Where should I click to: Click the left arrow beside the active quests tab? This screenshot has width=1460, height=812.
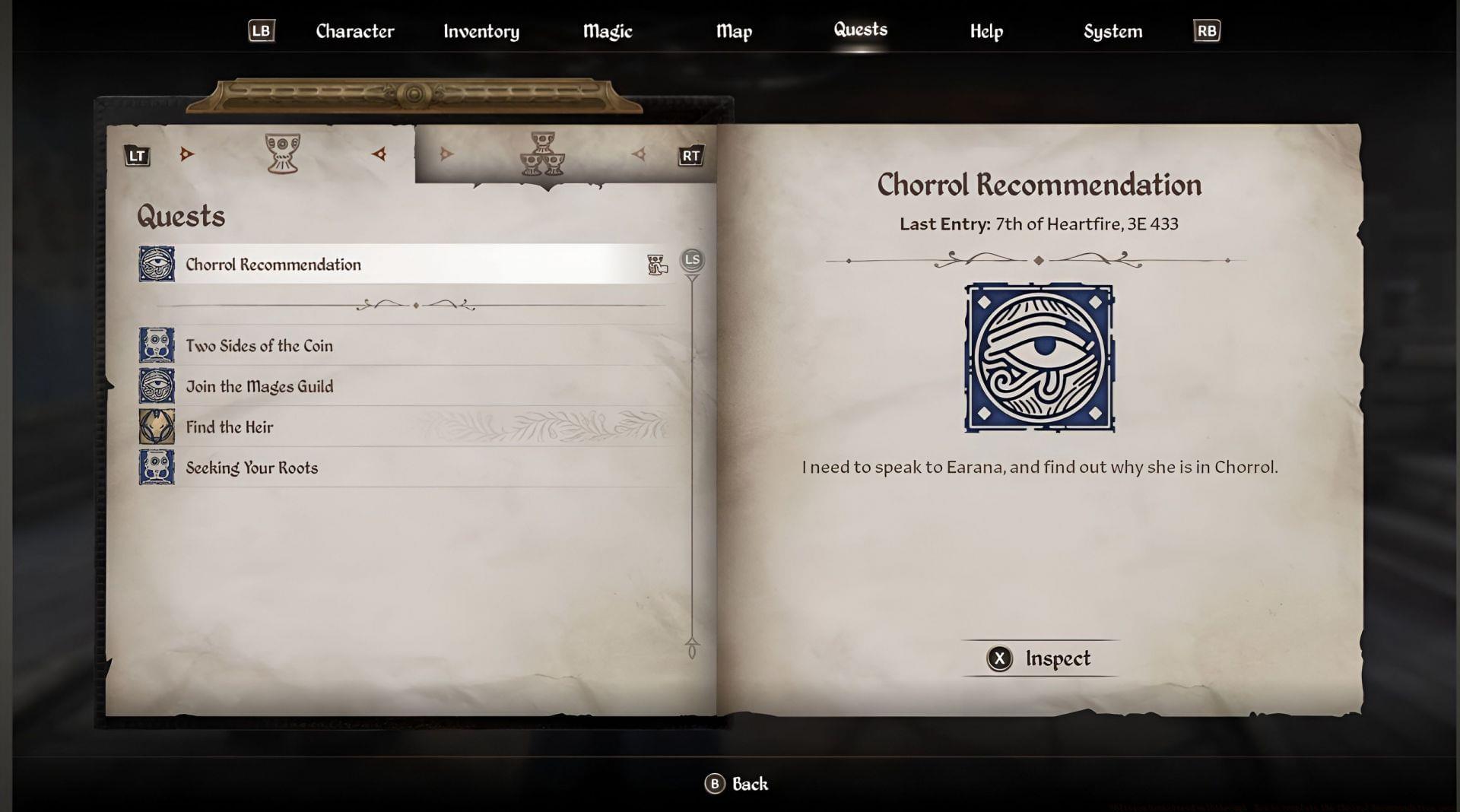379,154
